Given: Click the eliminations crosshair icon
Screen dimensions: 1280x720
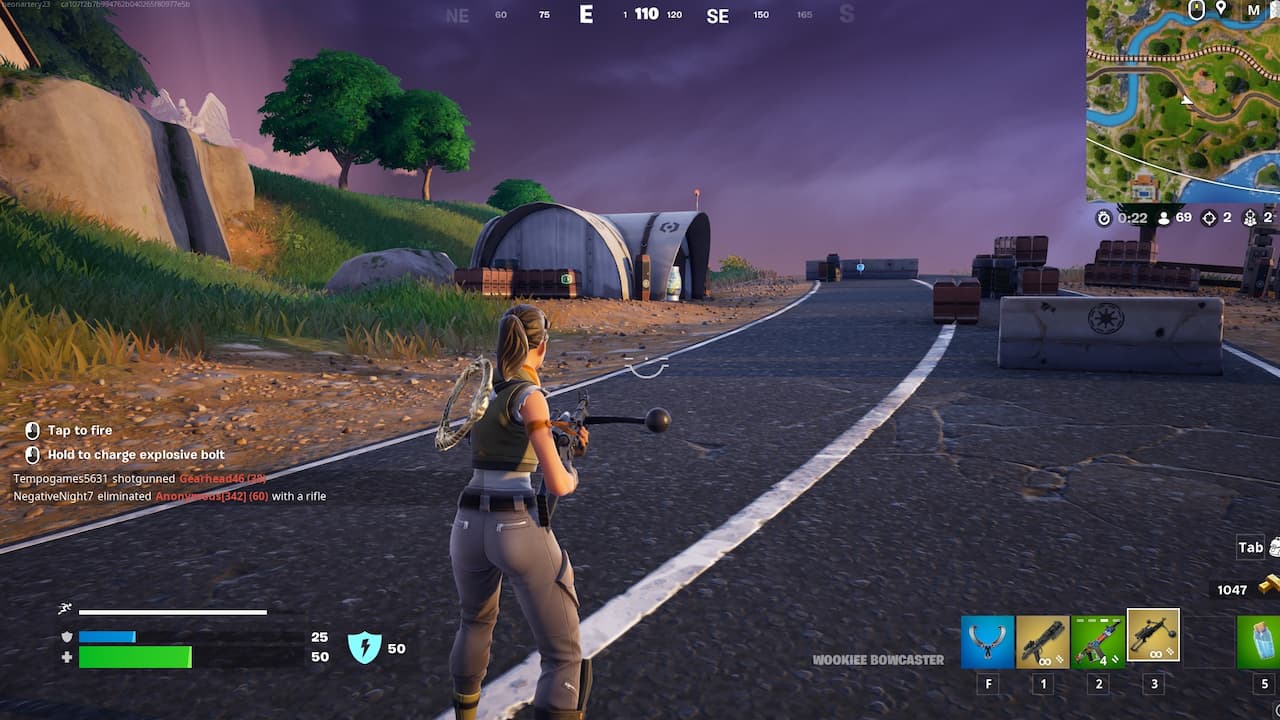Looking at the screenshot, I should point(1207,219).
